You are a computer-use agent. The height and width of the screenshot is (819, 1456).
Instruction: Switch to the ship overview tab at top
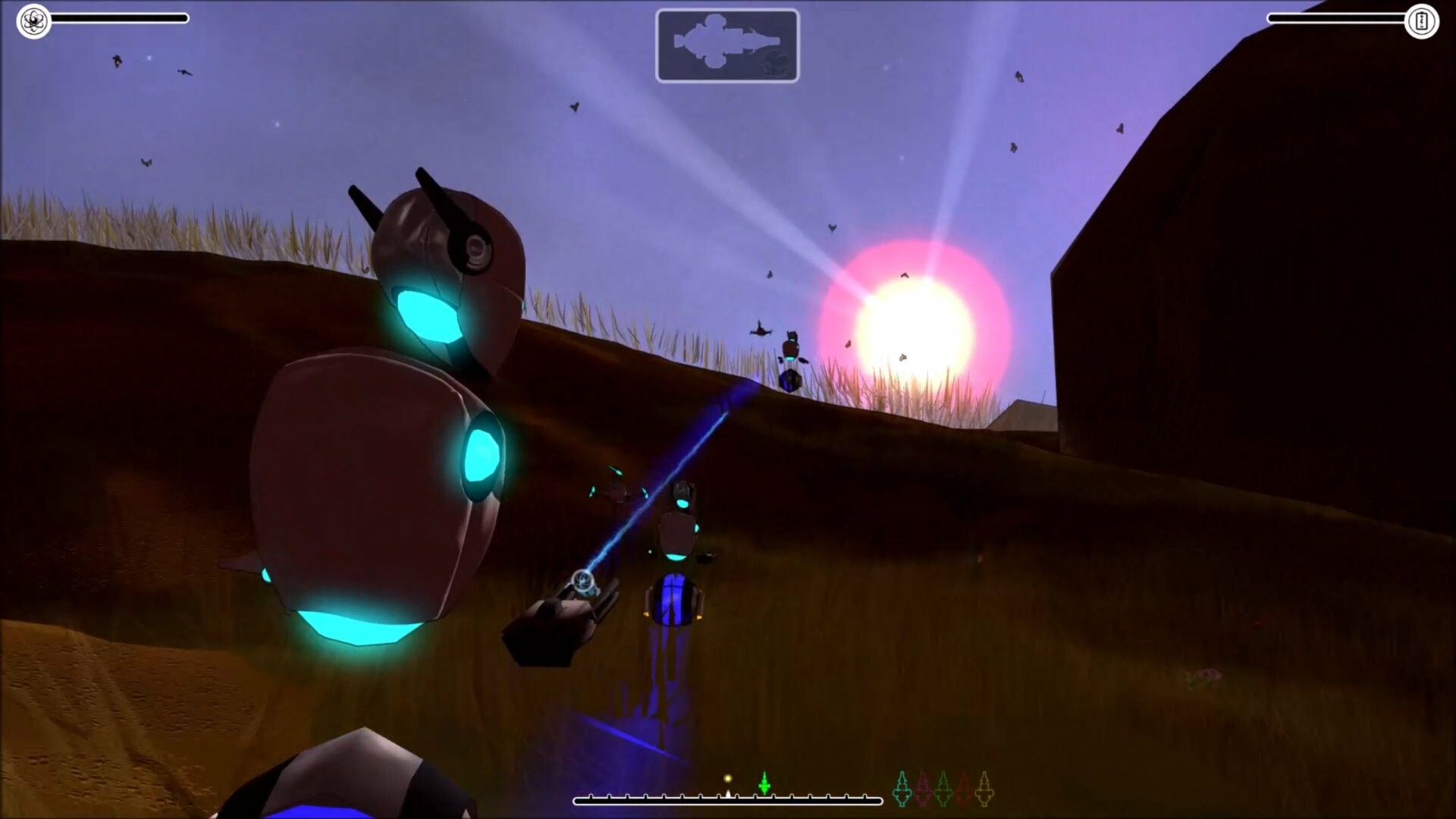[728, 44]
